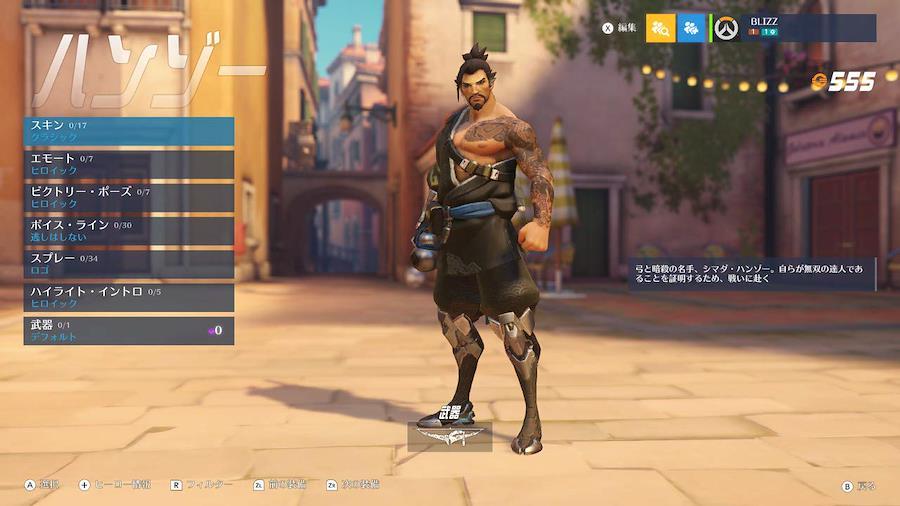
Task: Select the 武器 (Weapons) category row
Action: (x=129, y=331)
